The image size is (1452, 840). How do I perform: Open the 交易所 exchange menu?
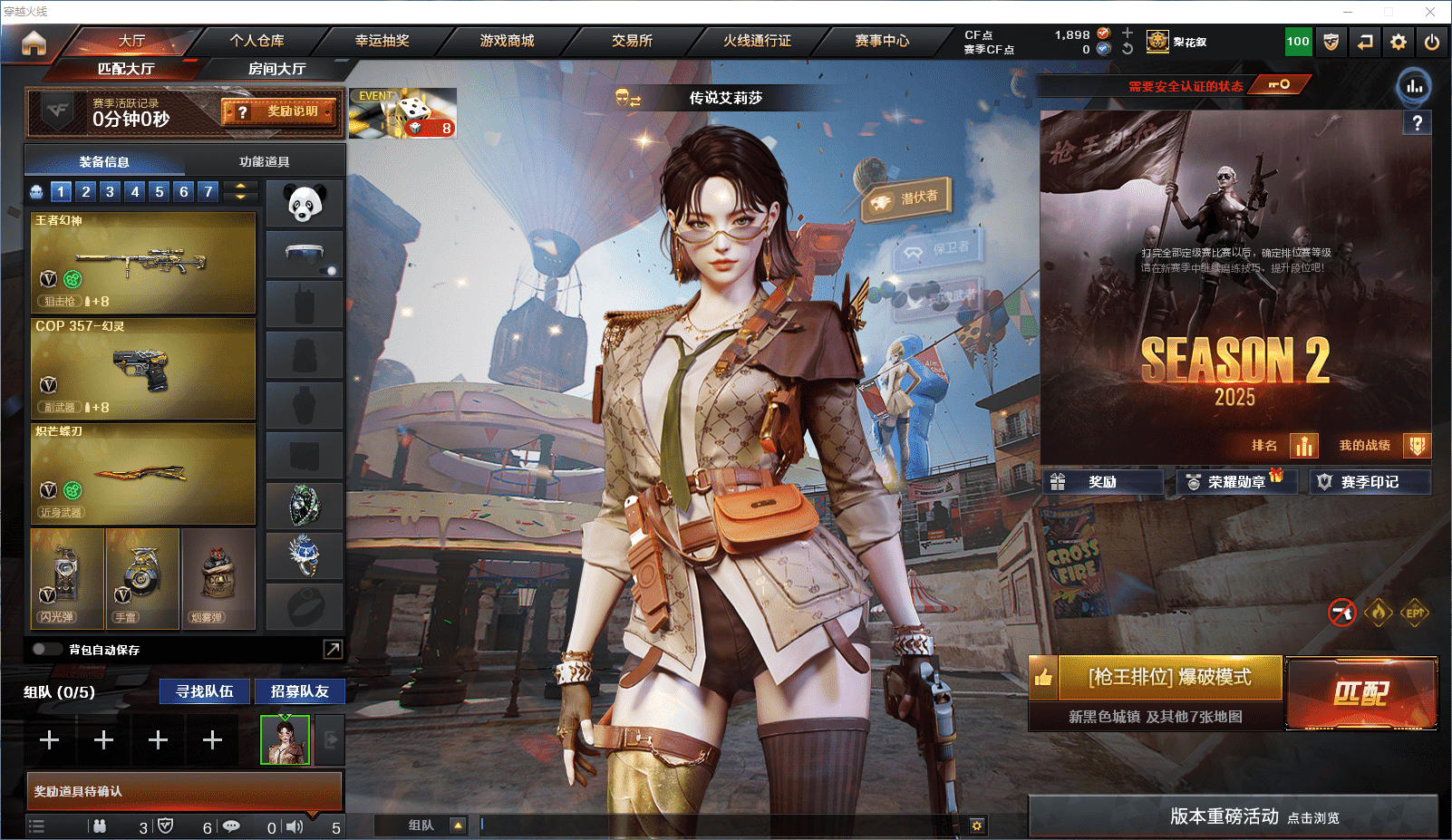[x=632, y=41]
